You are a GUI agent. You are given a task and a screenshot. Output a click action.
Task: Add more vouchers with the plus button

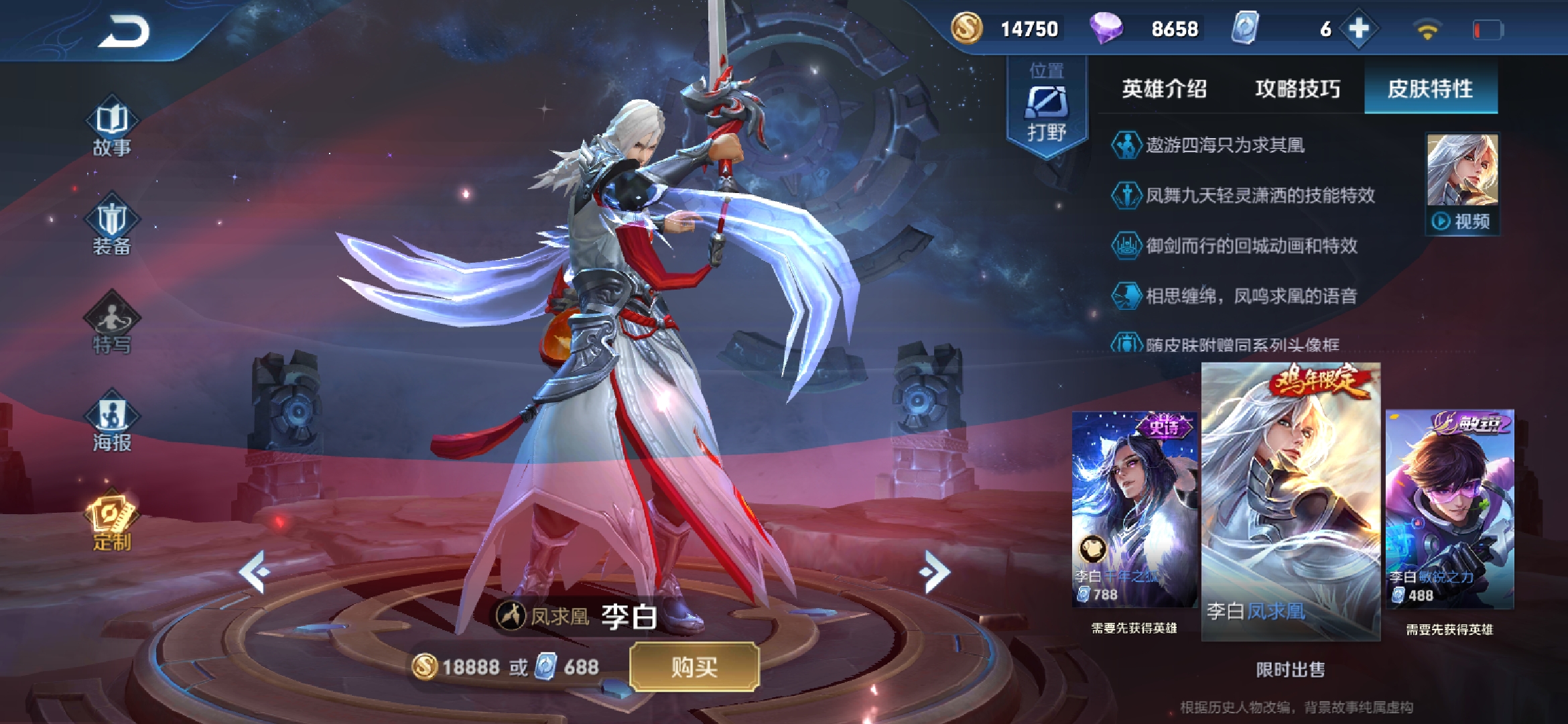[x=1358, y=29]
